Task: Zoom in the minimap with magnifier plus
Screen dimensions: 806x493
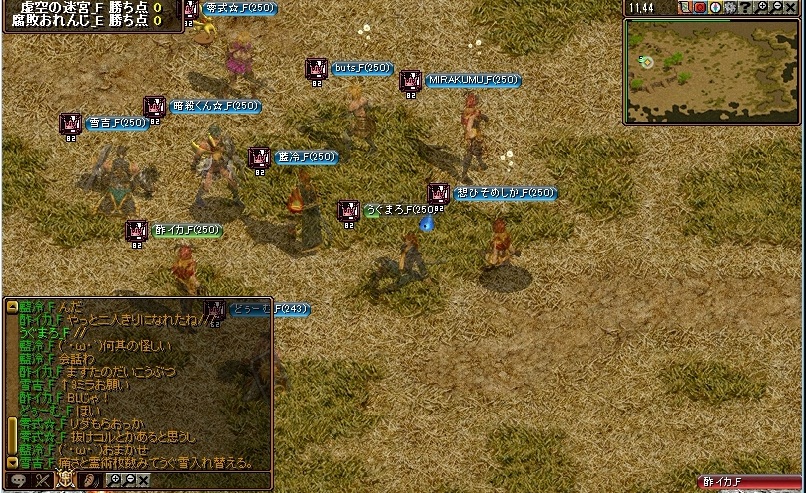Action: (x=761, y=7)
